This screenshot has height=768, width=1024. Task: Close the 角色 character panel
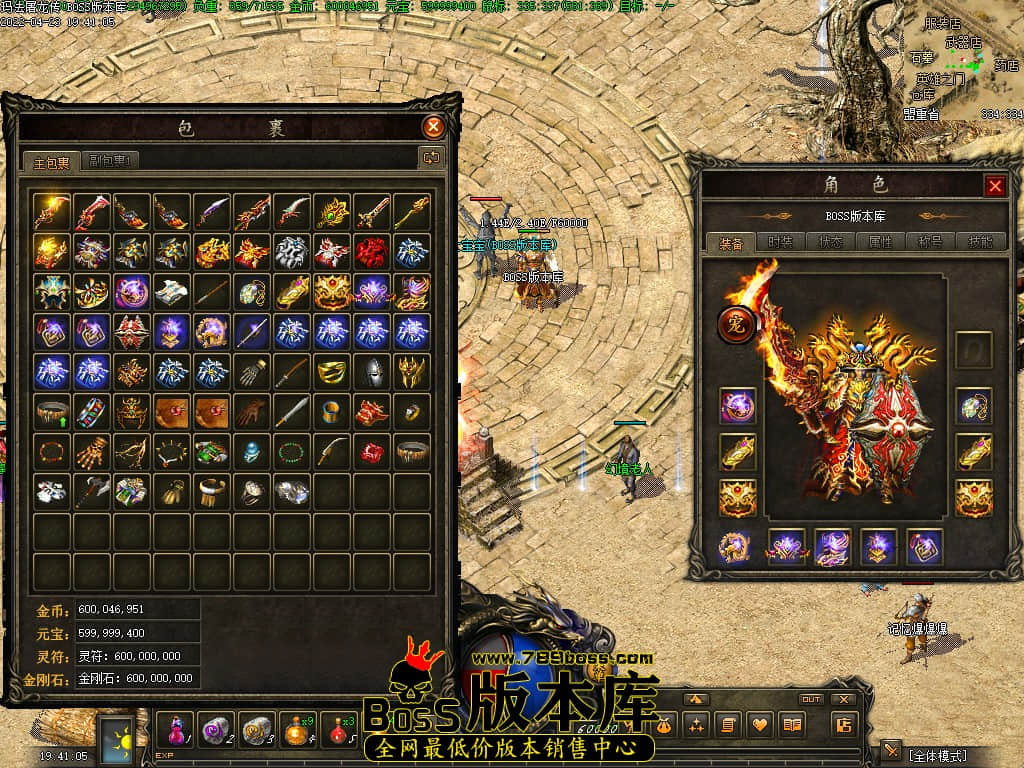pyautogui.click(x=995, y=185)
